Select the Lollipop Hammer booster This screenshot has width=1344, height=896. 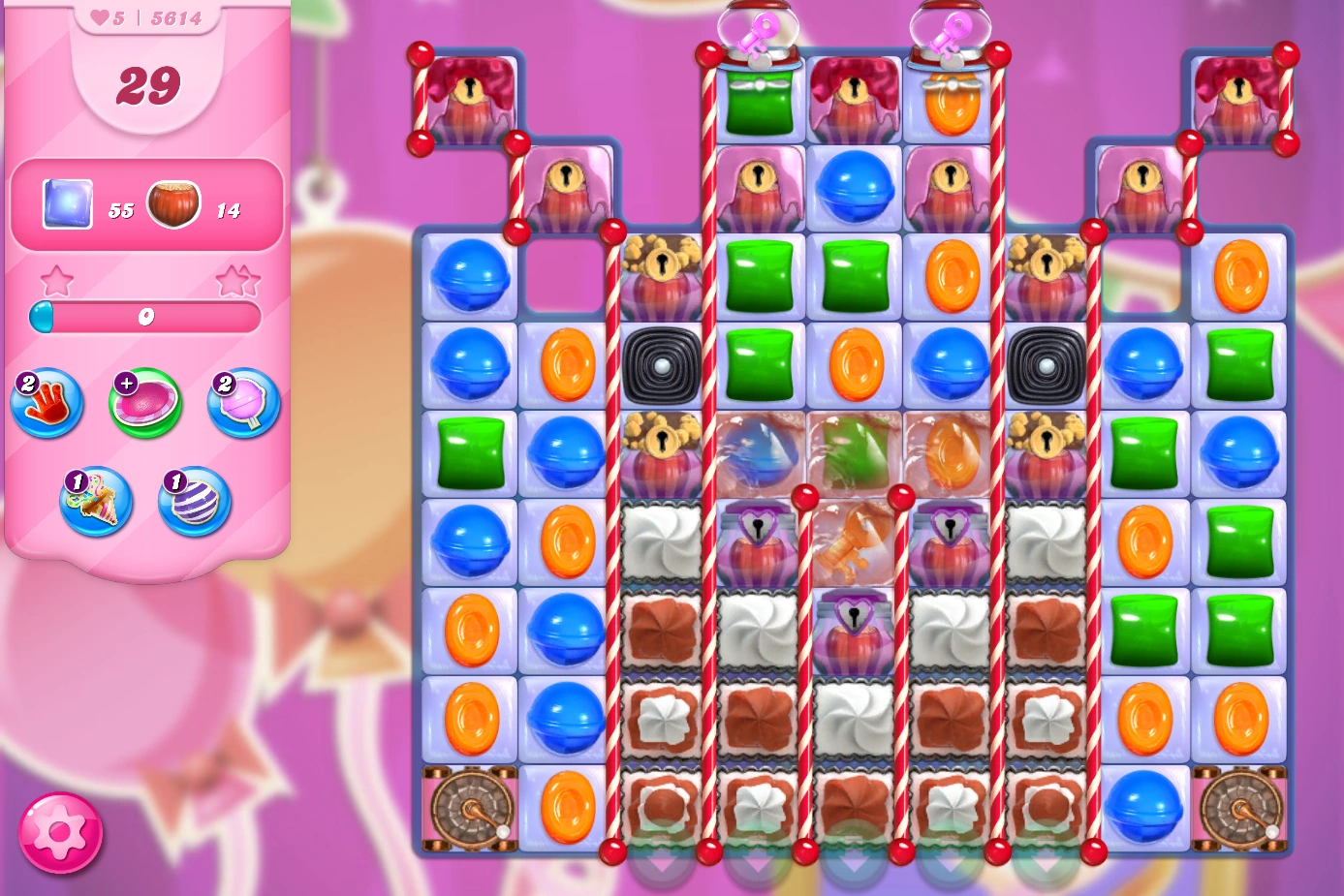click(x=242, y=404)
